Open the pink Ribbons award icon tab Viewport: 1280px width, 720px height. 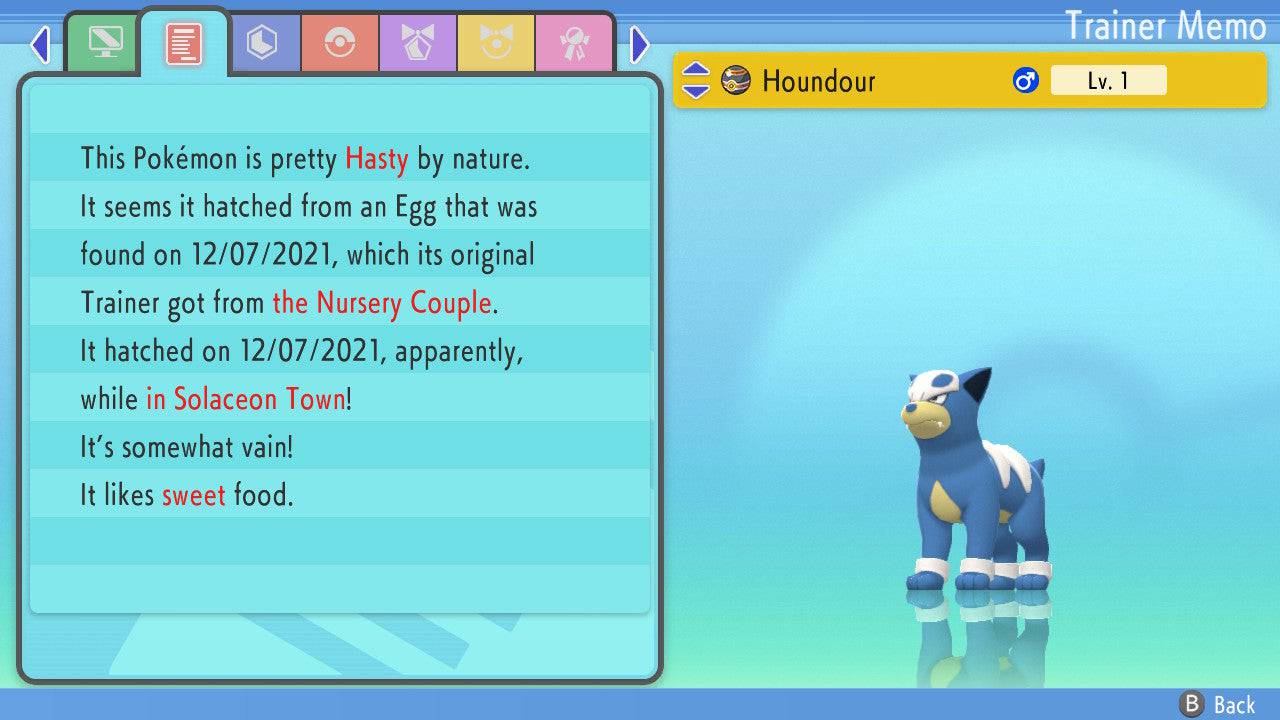click(575, 42)
